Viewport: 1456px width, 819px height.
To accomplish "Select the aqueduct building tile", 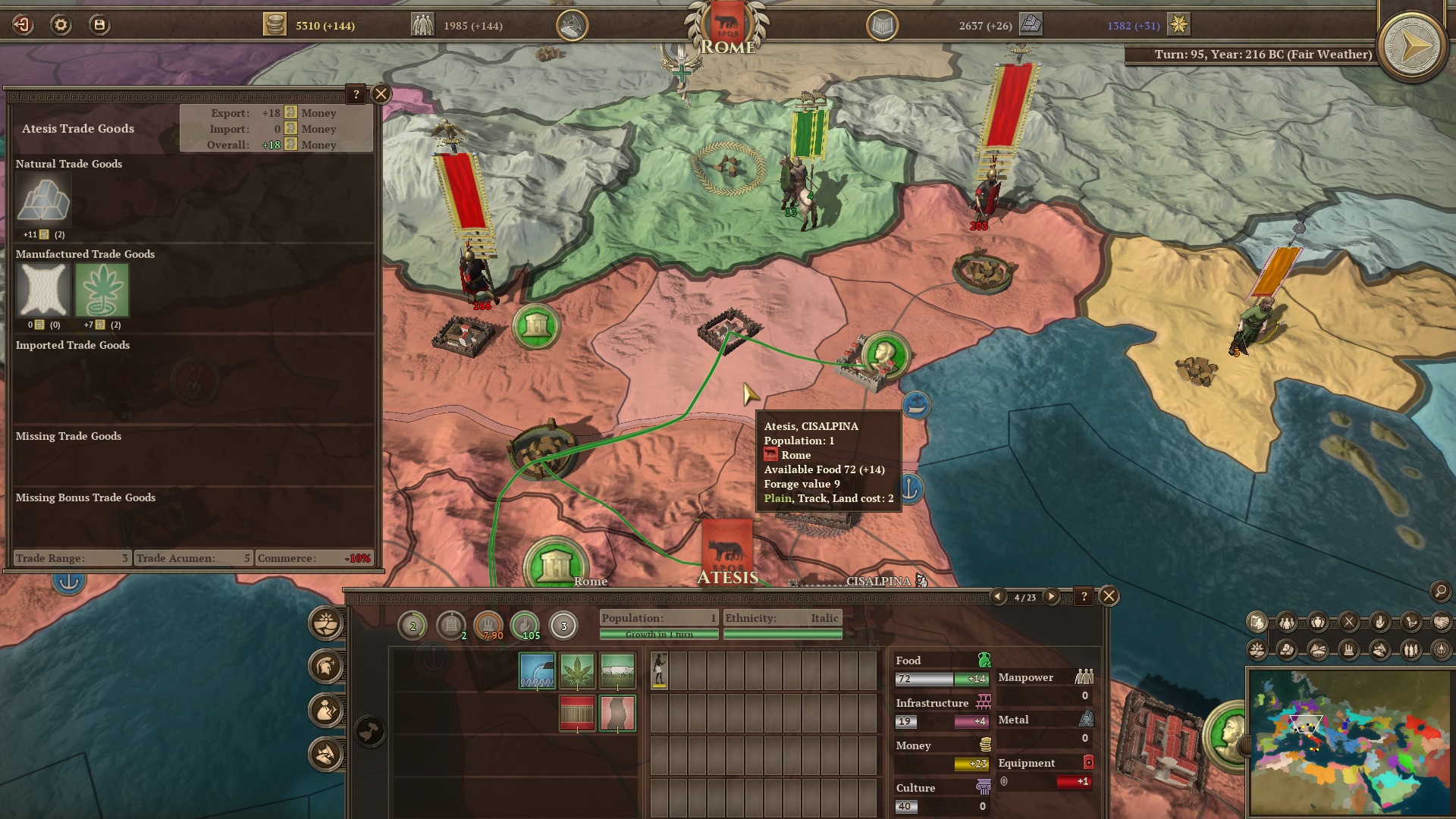I will pos(537,670).
